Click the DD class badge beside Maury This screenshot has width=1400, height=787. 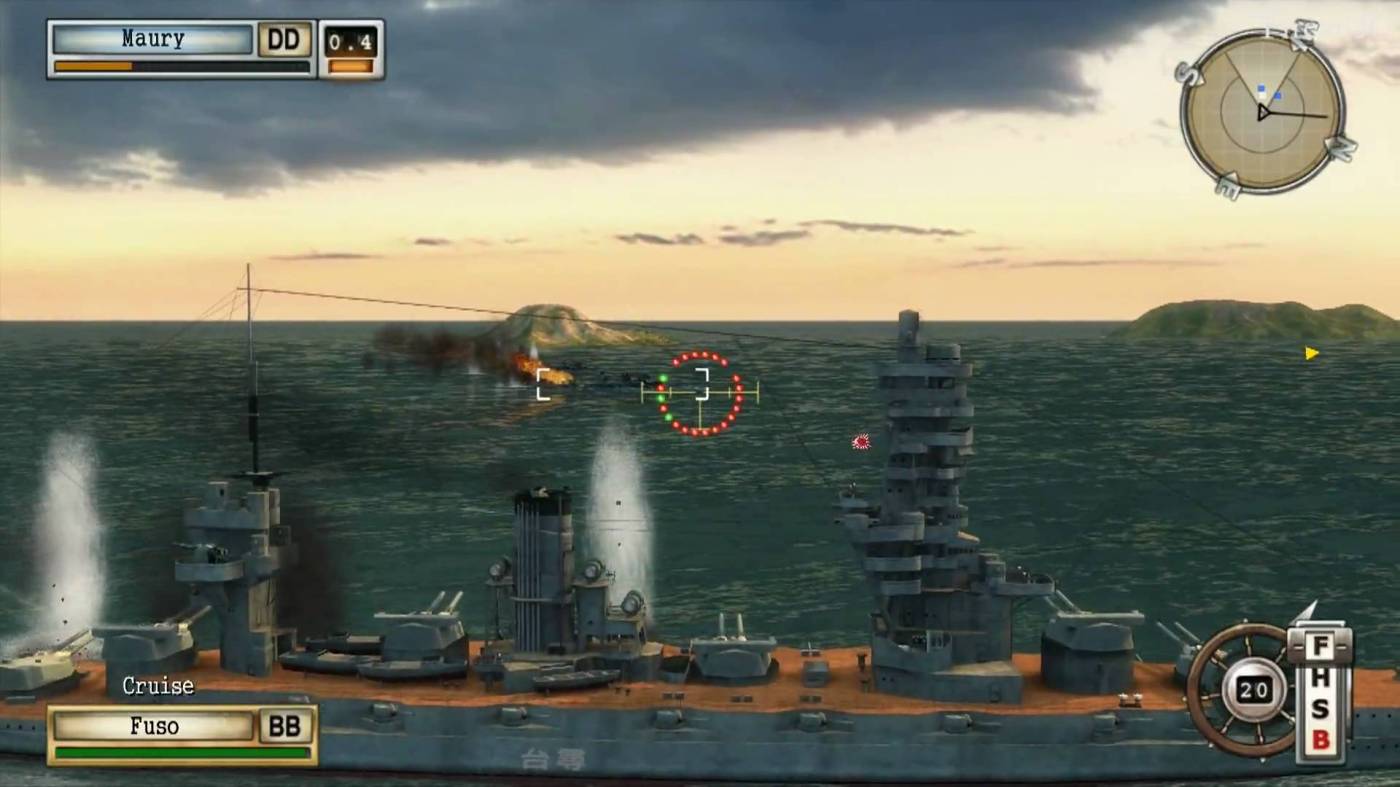(285, 38)
